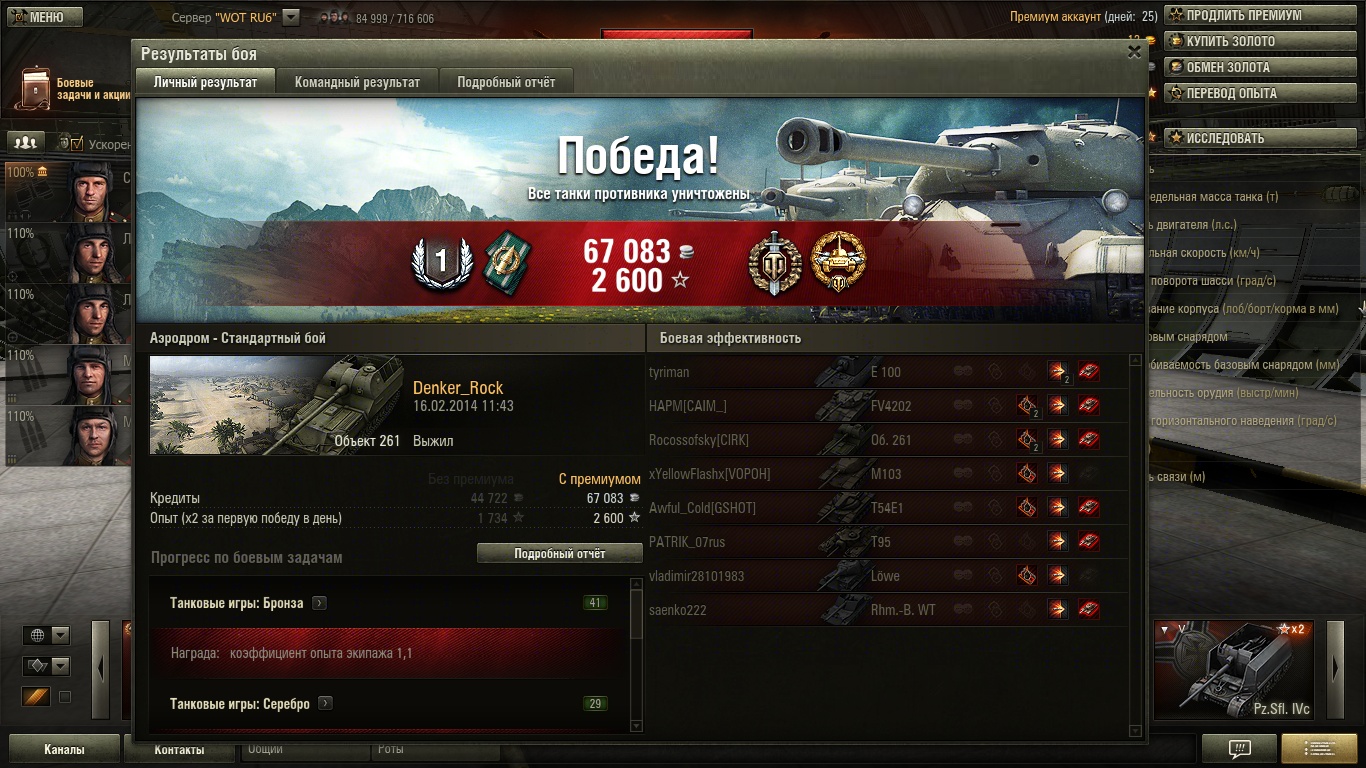Select saenko222's Rhm.-B. WT row
Screen dimensions: 1366x768
886,610
